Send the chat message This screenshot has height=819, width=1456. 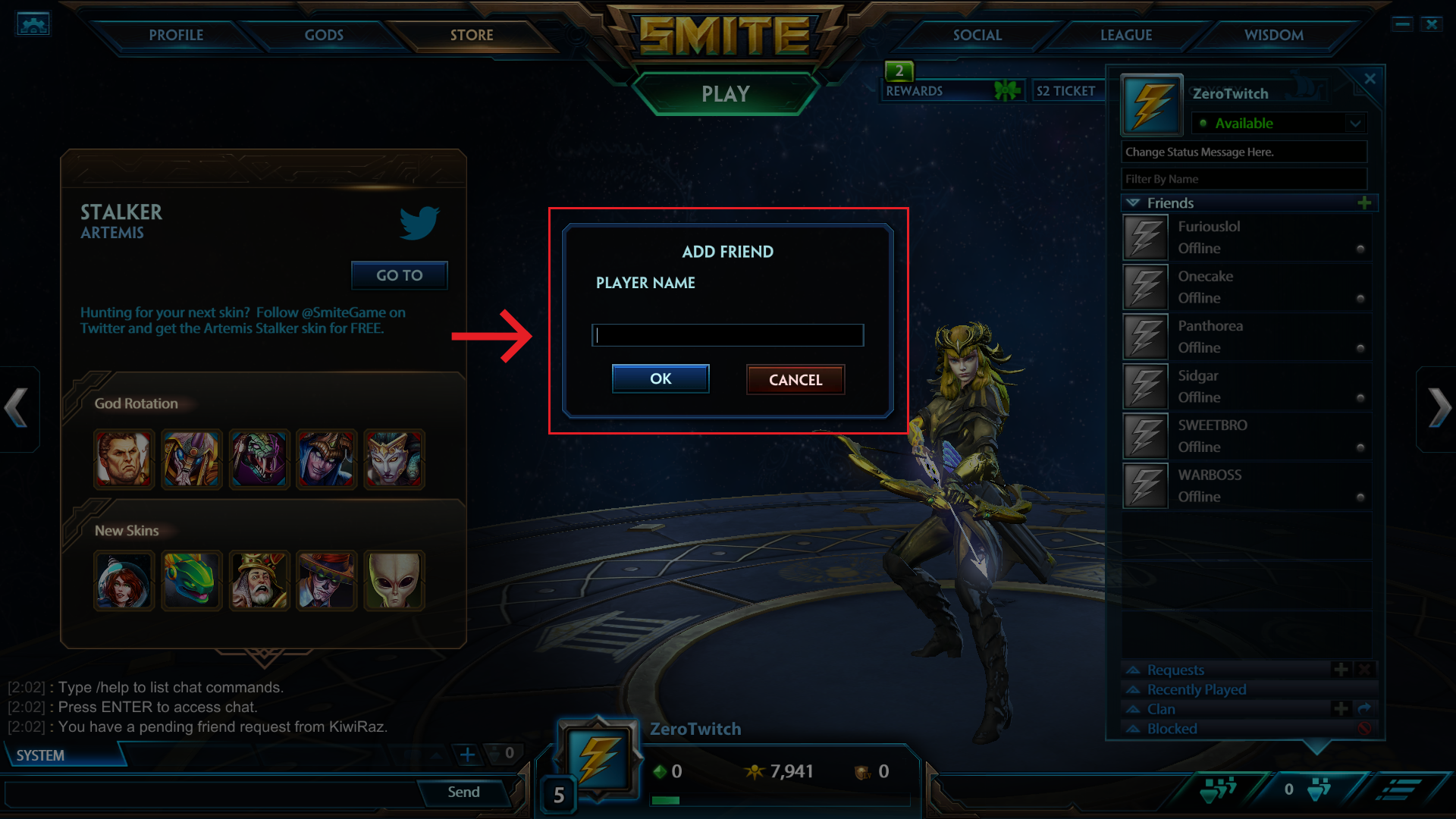(x=463, y=792)
